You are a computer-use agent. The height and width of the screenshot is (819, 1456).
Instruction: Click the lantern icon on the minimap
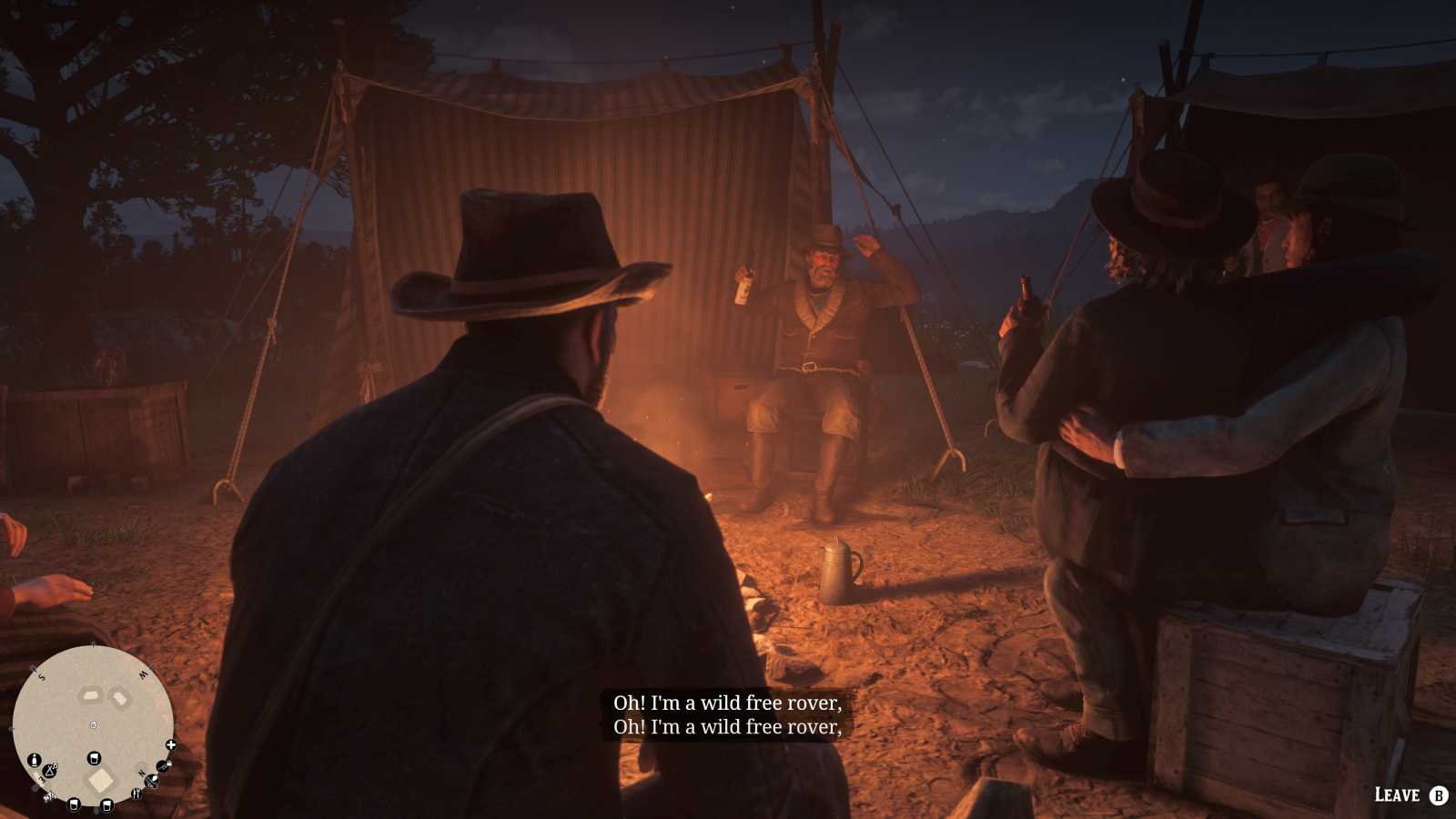(35, 761)
